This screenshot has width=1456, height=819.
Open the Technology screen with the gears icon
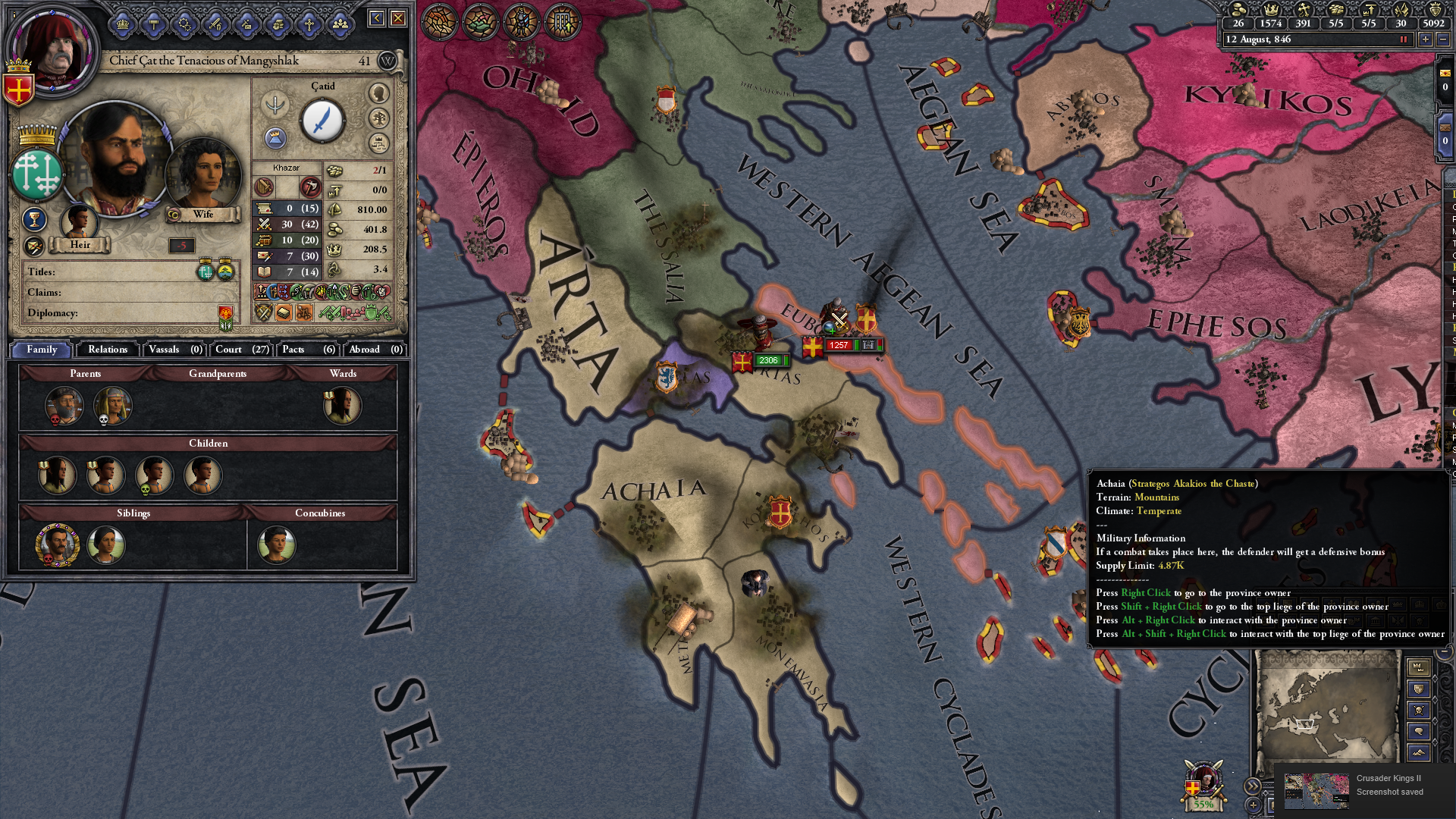(x=184, y=25)
